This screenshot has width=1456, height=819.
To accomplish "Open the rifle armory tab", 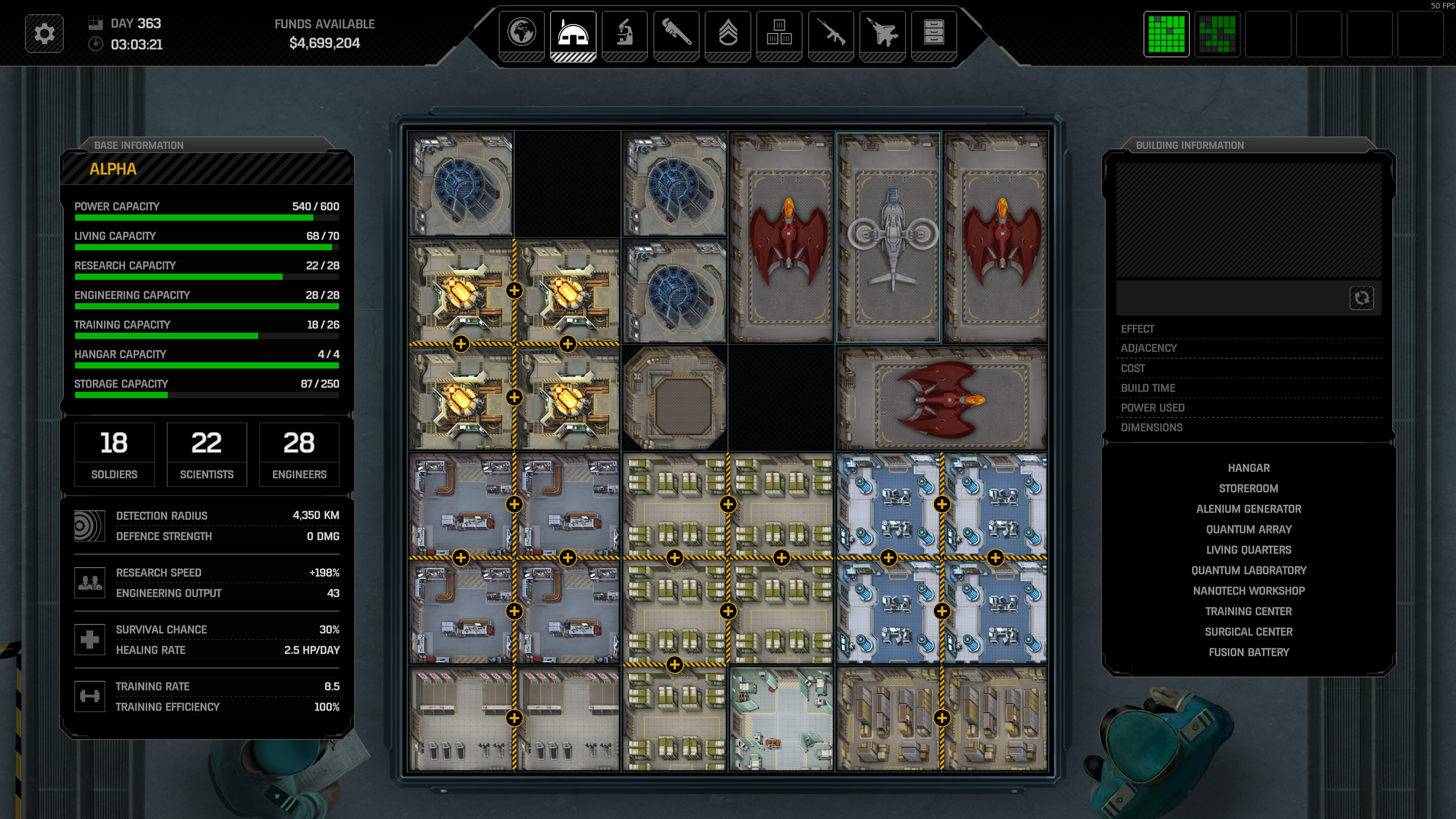I will tap(831, 32).
